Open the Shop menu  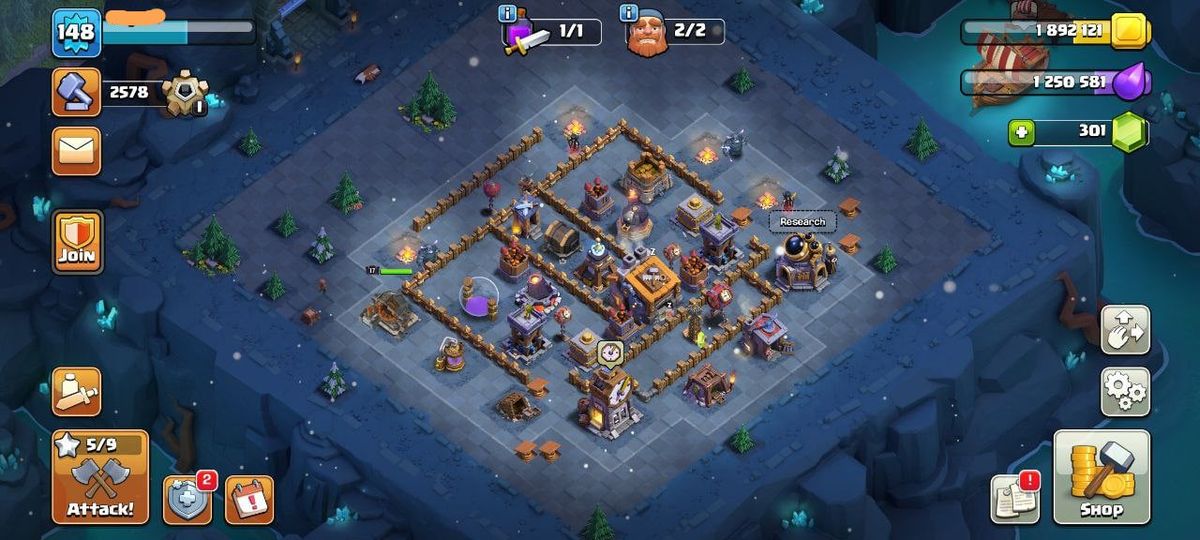click(1102, 477)
